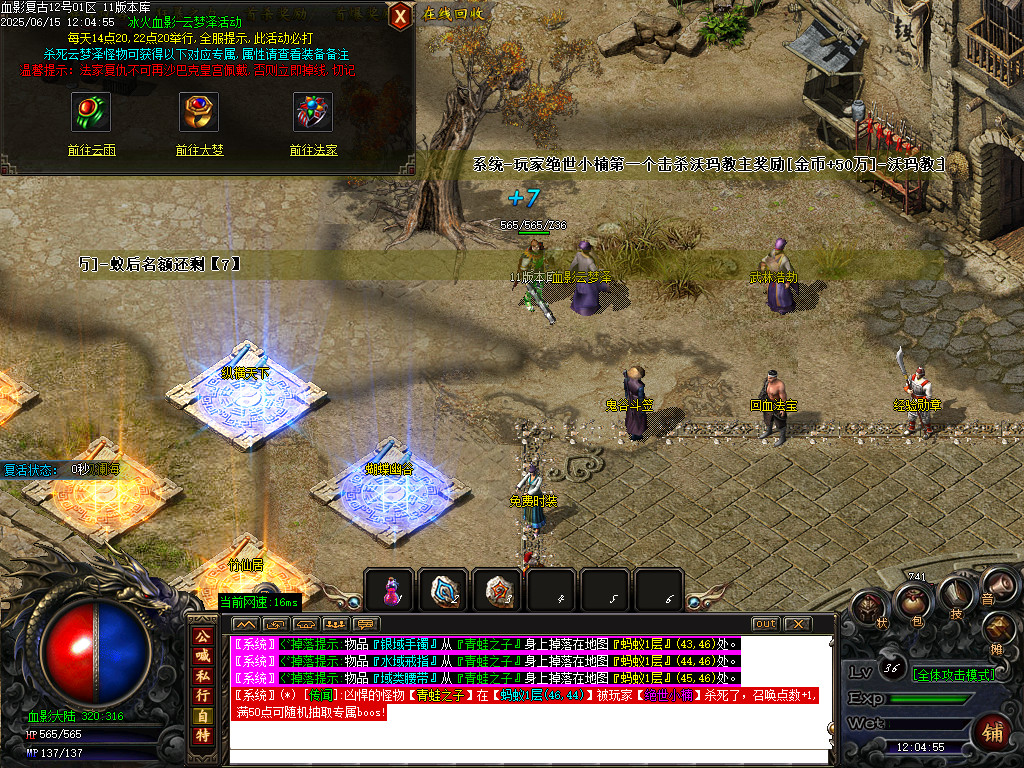Viewport: 1024px width, 768px height.
Task: Follow the 前往太楚 link
Action: [x=199, y=150]
